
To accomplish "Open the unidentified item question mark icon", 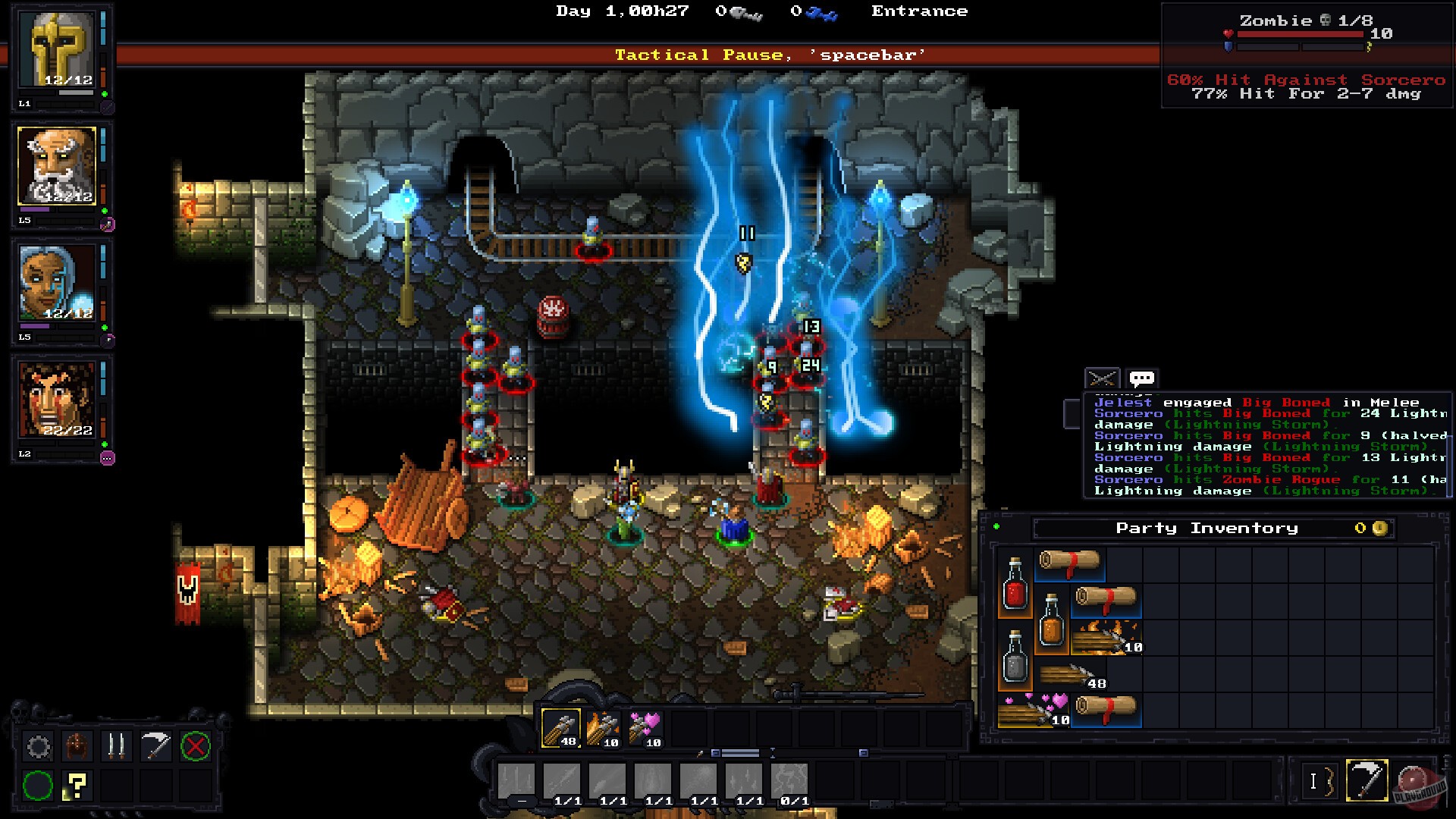I will click(x=77, y=786).
